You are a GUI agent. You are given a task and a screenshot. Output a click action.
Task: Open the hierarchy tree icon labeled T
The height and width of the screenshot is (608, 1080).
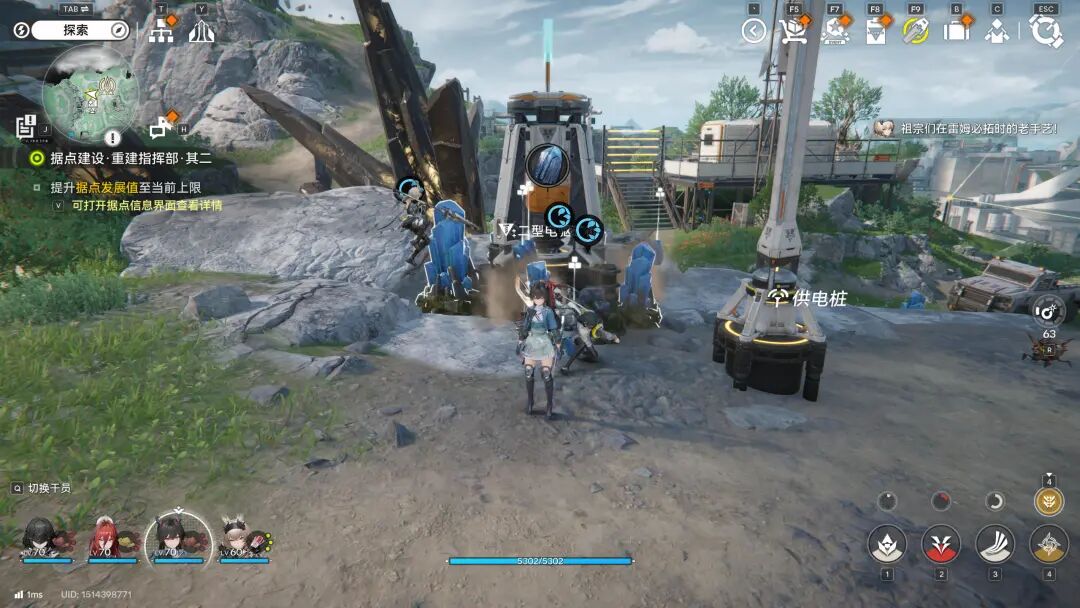pos(161,31)
